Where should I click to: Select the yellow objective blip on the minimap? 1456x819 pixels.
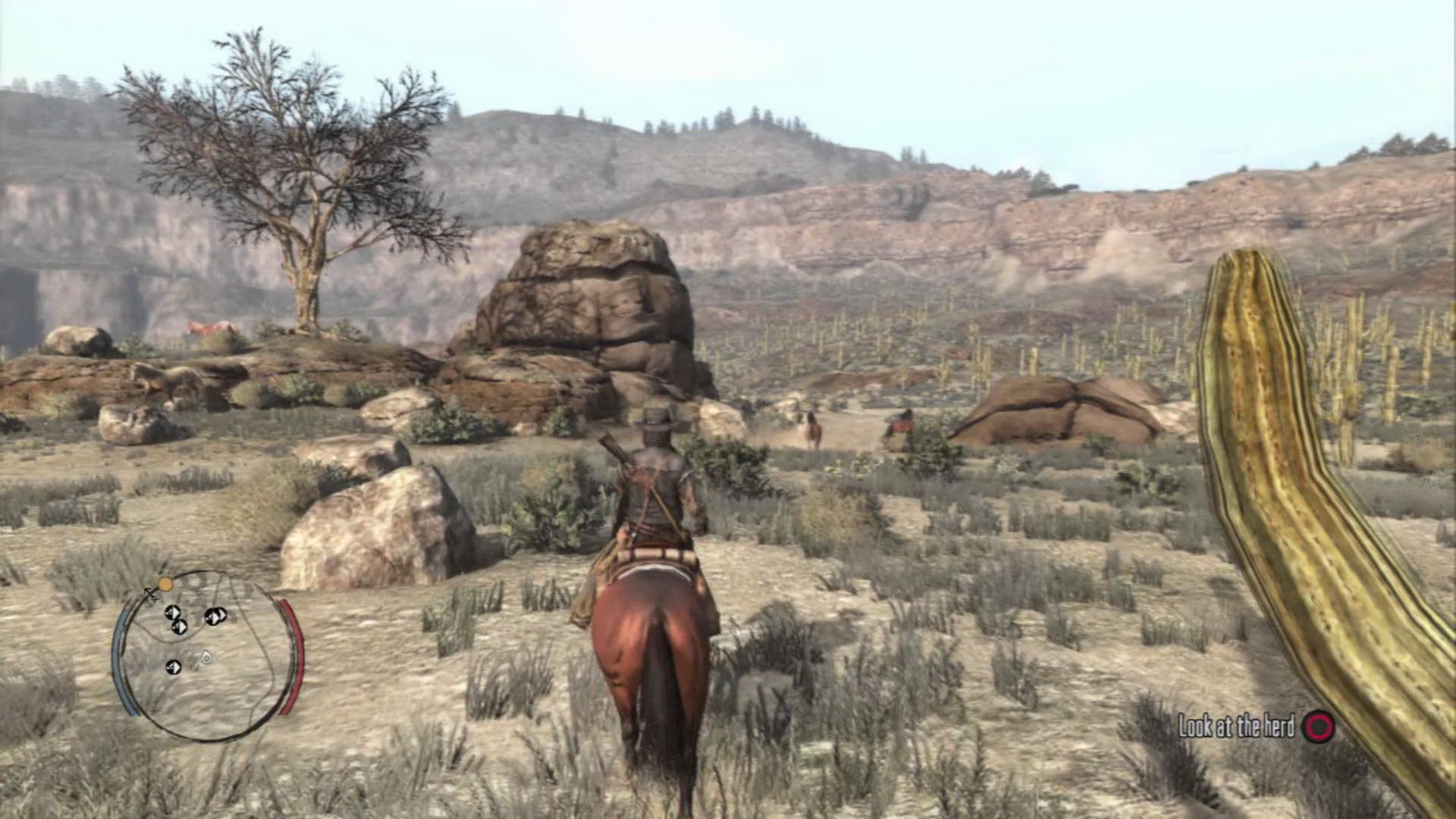166,585
